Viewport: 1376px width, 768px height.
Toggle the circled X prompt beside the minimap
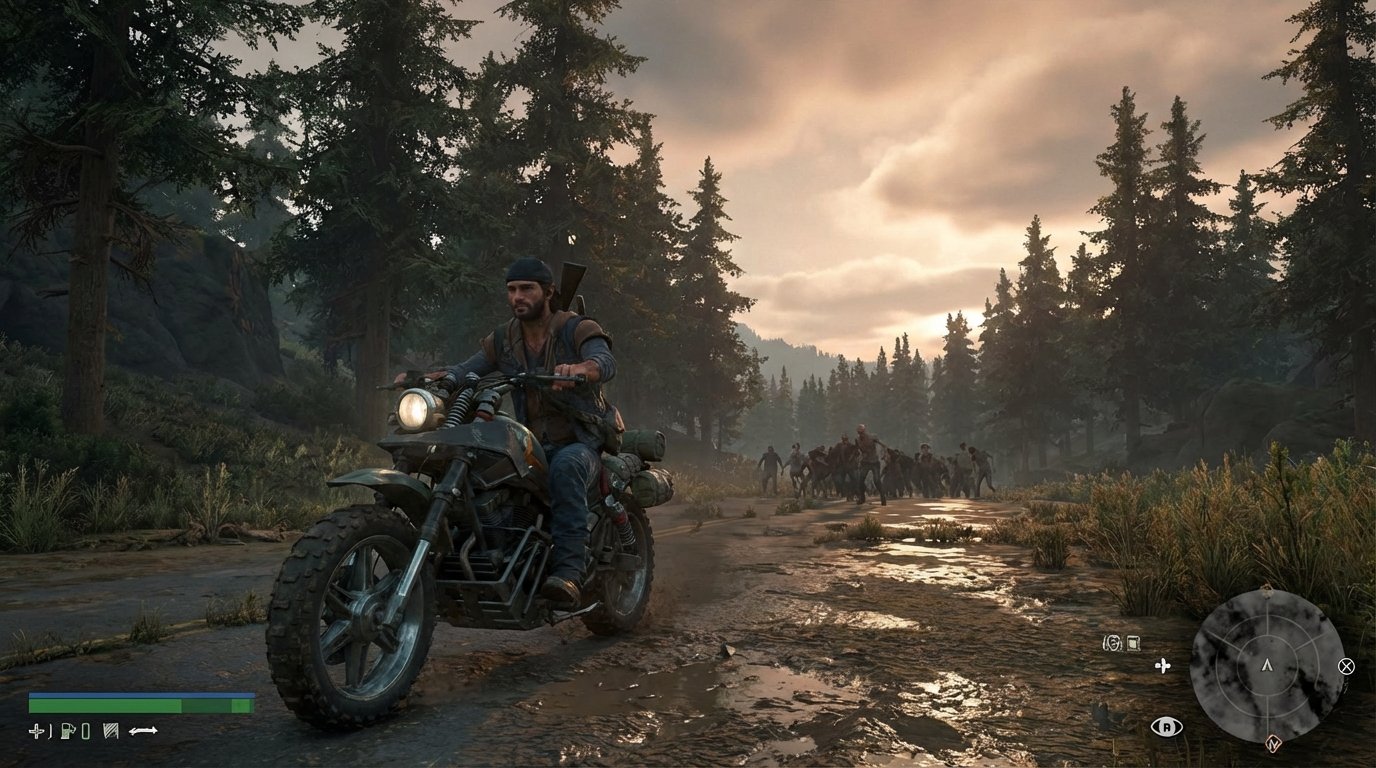pos(1346,667)
